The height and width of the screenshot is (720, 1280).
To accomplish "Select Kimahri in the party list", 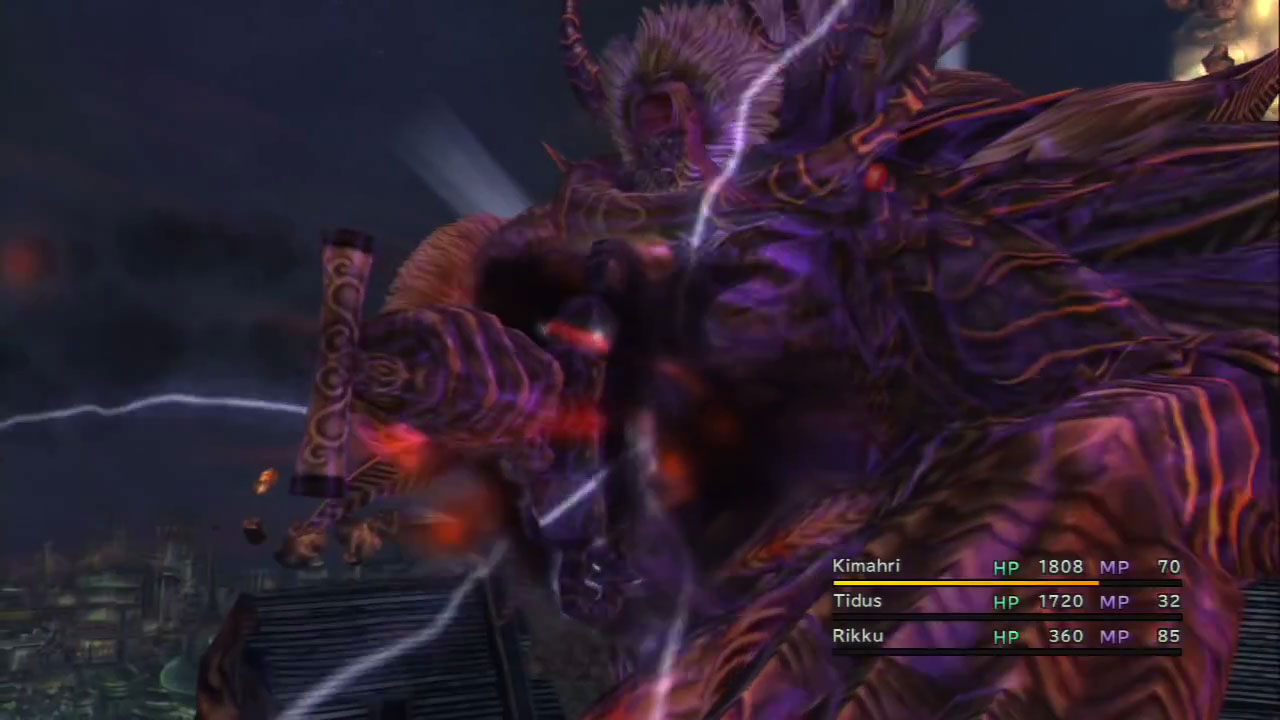I will (867, 567).
